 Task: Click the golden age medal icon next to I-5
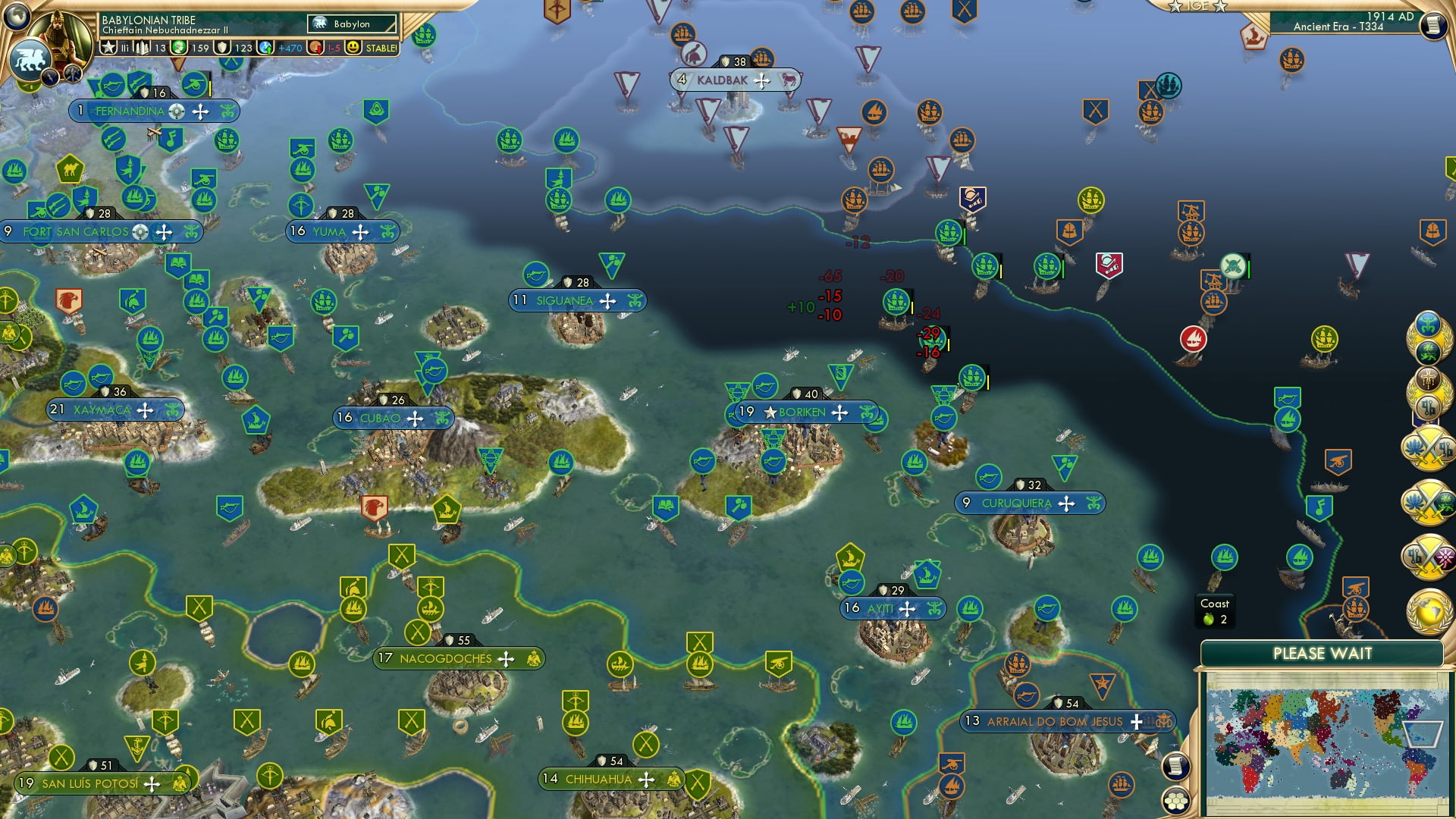click(x=316, y=47)
